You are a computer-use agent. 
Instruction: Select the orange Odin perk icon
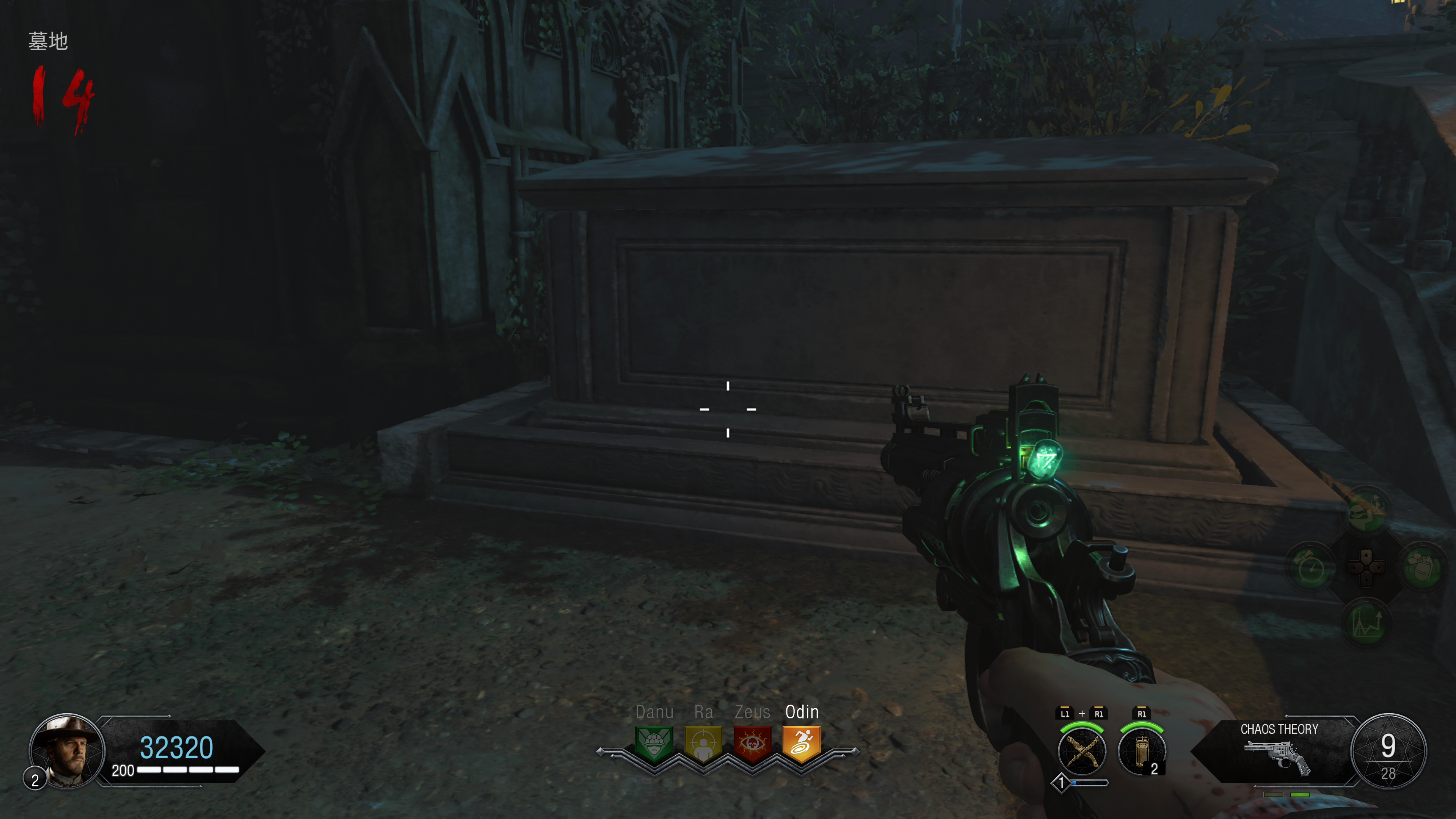802,743
